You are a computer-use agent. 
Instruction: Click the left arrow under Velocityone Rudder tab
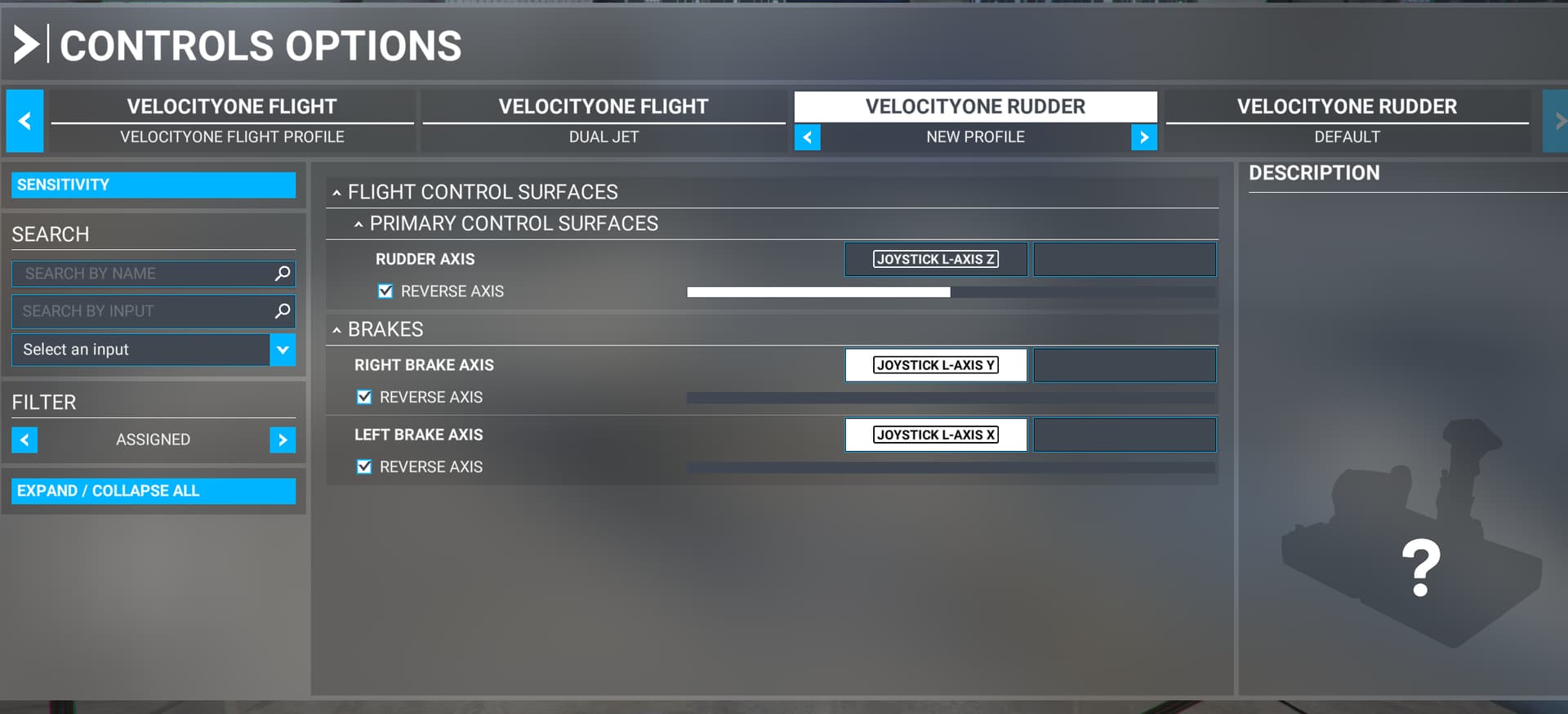[807, 137]
